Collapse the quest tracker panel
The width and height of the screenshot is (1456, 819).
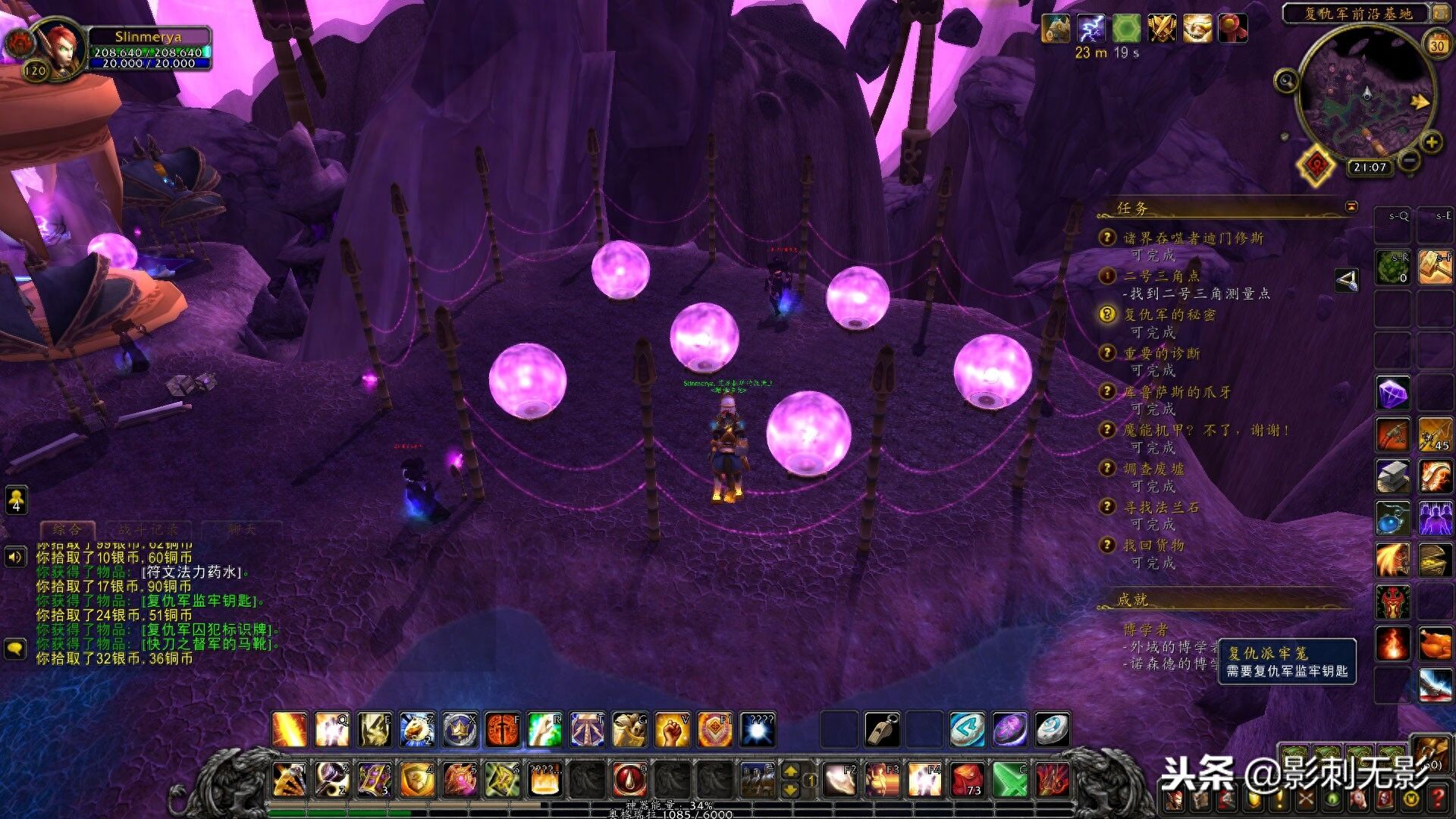(x=1351, y=206)
